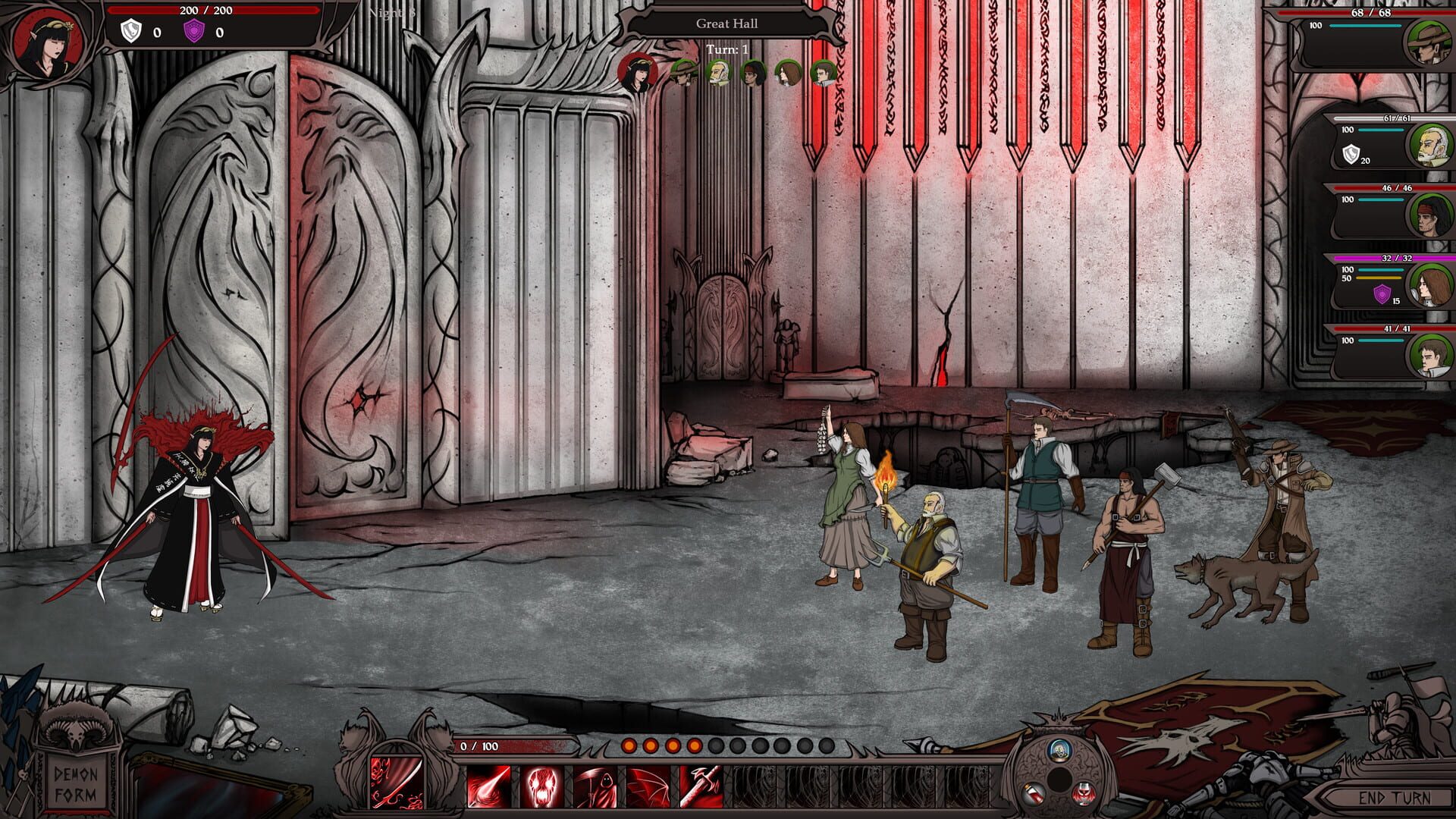Activate the screaming skull ability
1456x819 pixels.
[541, 785]
